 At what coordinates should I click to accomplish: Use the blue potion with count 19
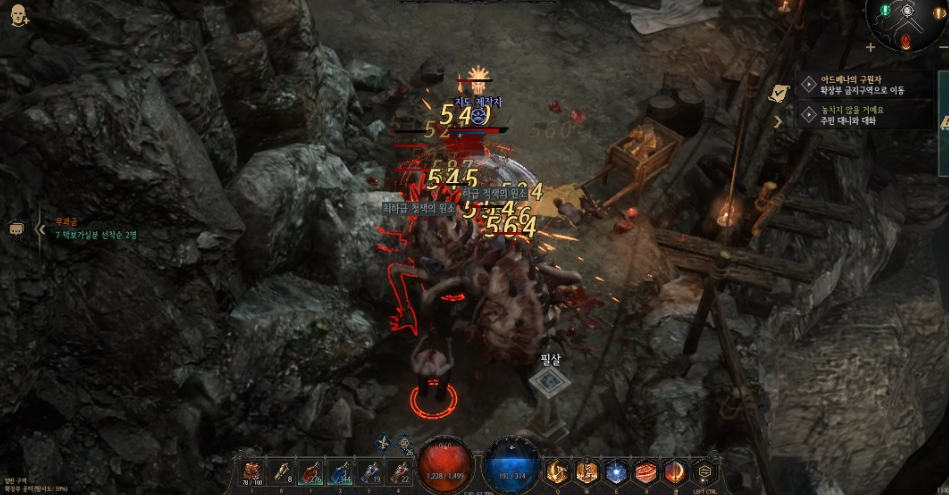pyautogui.click(x=371, y=471)
